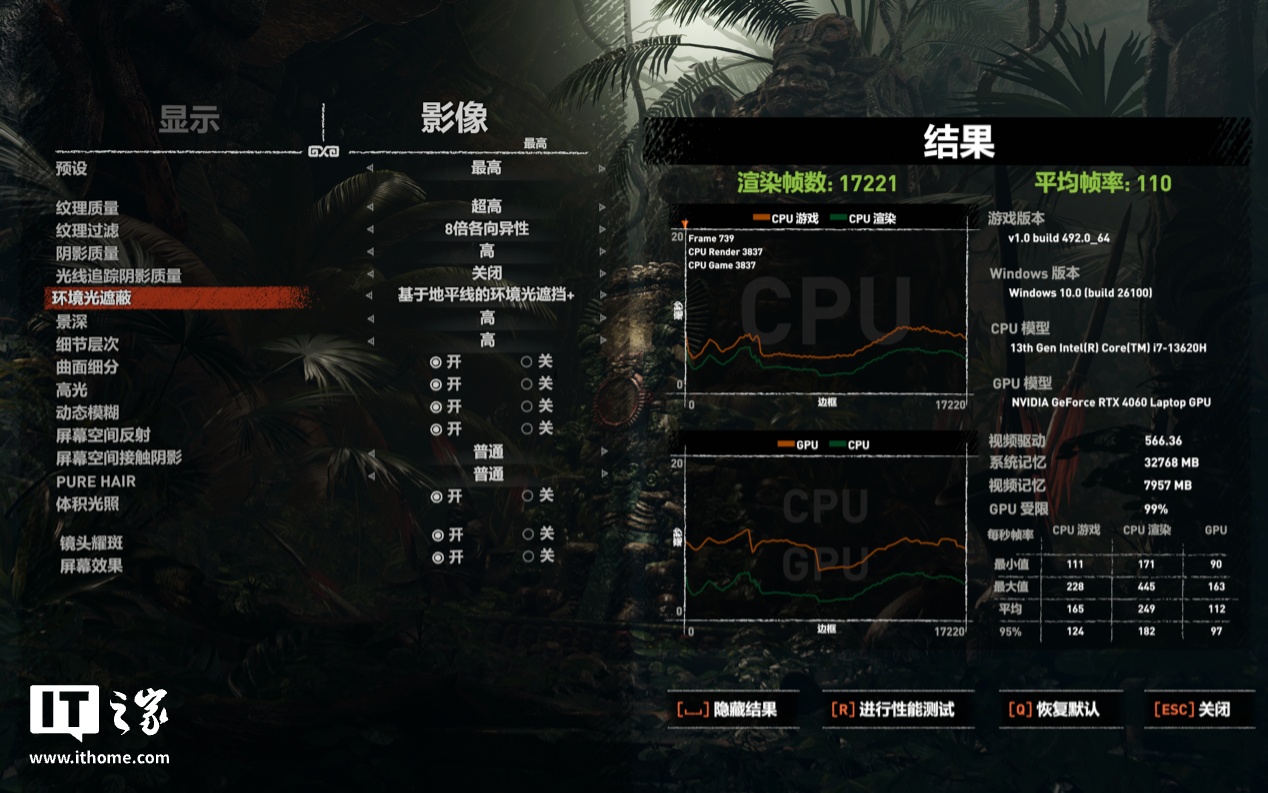Select the 预设 preset setting row
This screenshot has width=1268, height=793.
pyautogui.click(x=72, y=169)
